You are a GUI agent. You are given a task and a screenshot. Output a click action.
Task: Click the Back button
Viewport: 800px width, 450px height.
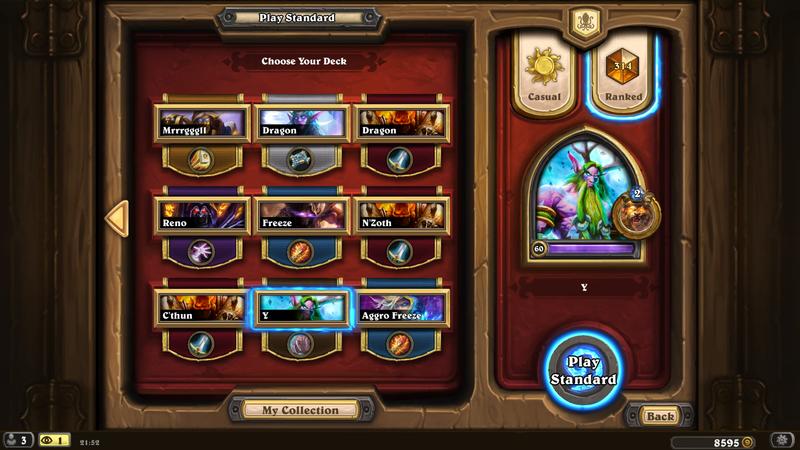(x=659, y=415)
